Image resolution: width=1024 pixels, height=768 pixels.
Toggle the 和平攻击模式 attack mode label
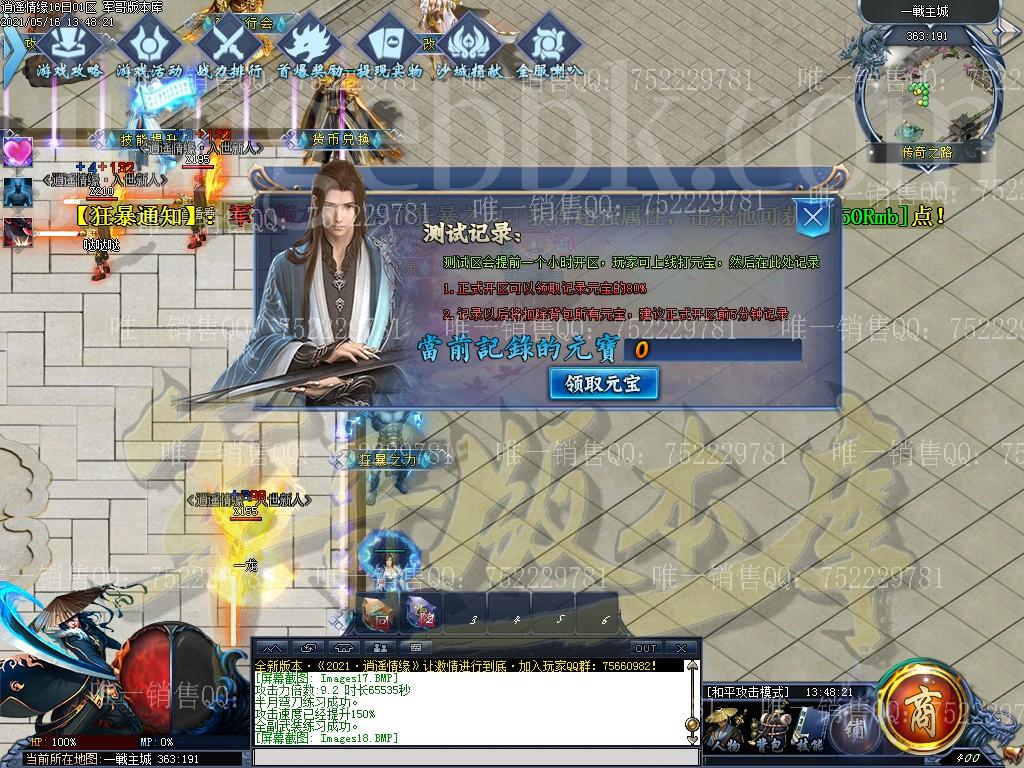point(748,692)
